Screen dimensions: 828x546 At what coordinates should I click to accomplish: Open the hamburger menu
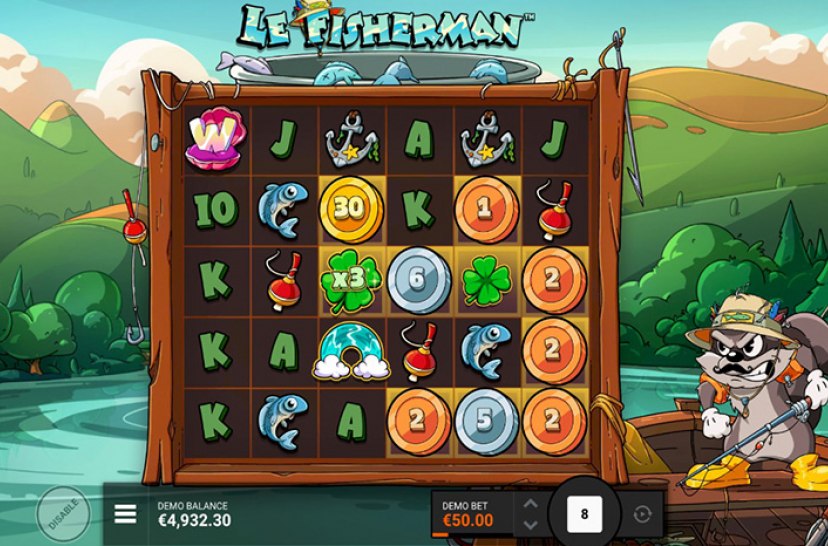(x=125, y=514)
